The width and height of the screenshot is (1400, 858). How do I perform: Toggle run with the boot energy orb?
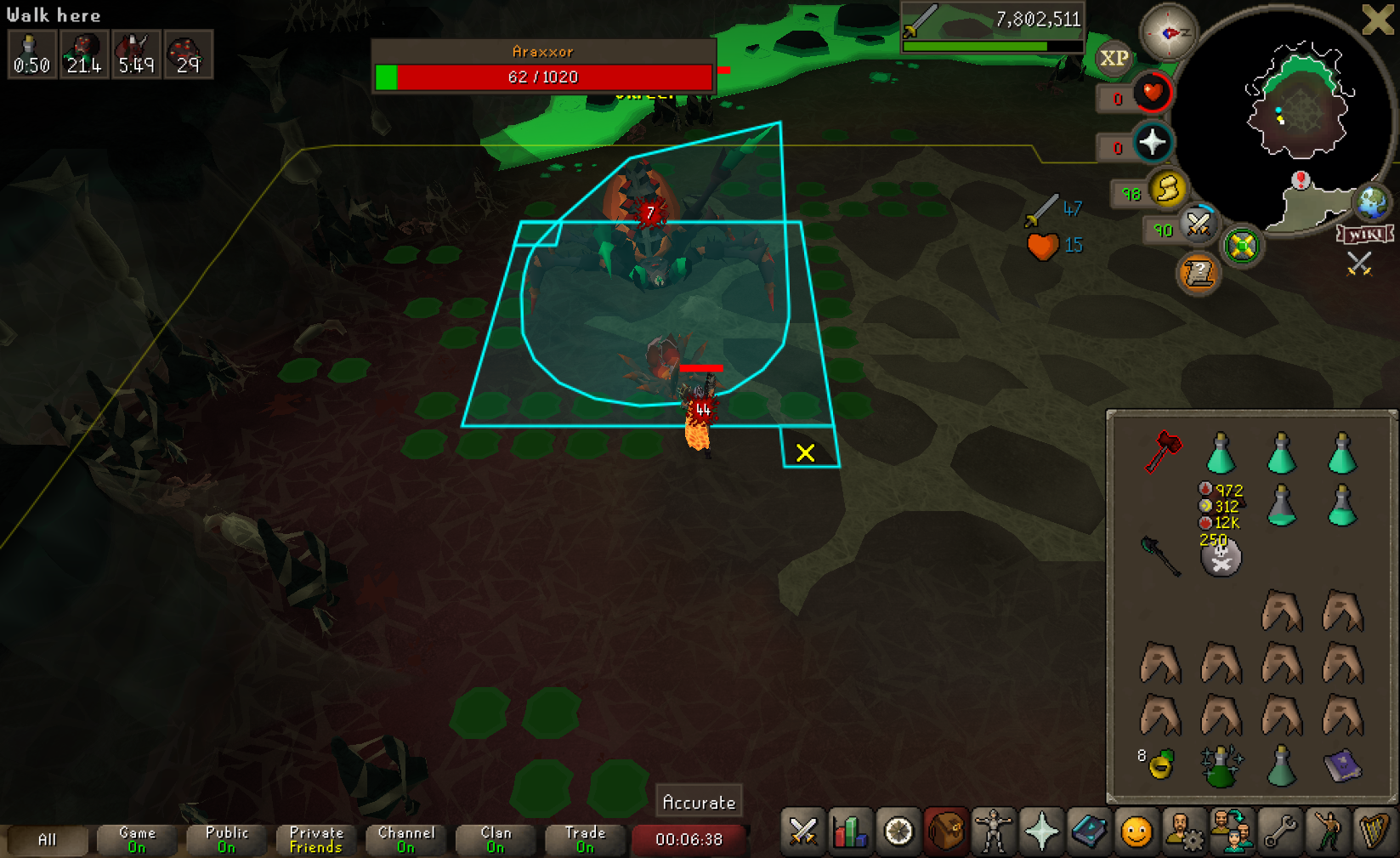1167,189
